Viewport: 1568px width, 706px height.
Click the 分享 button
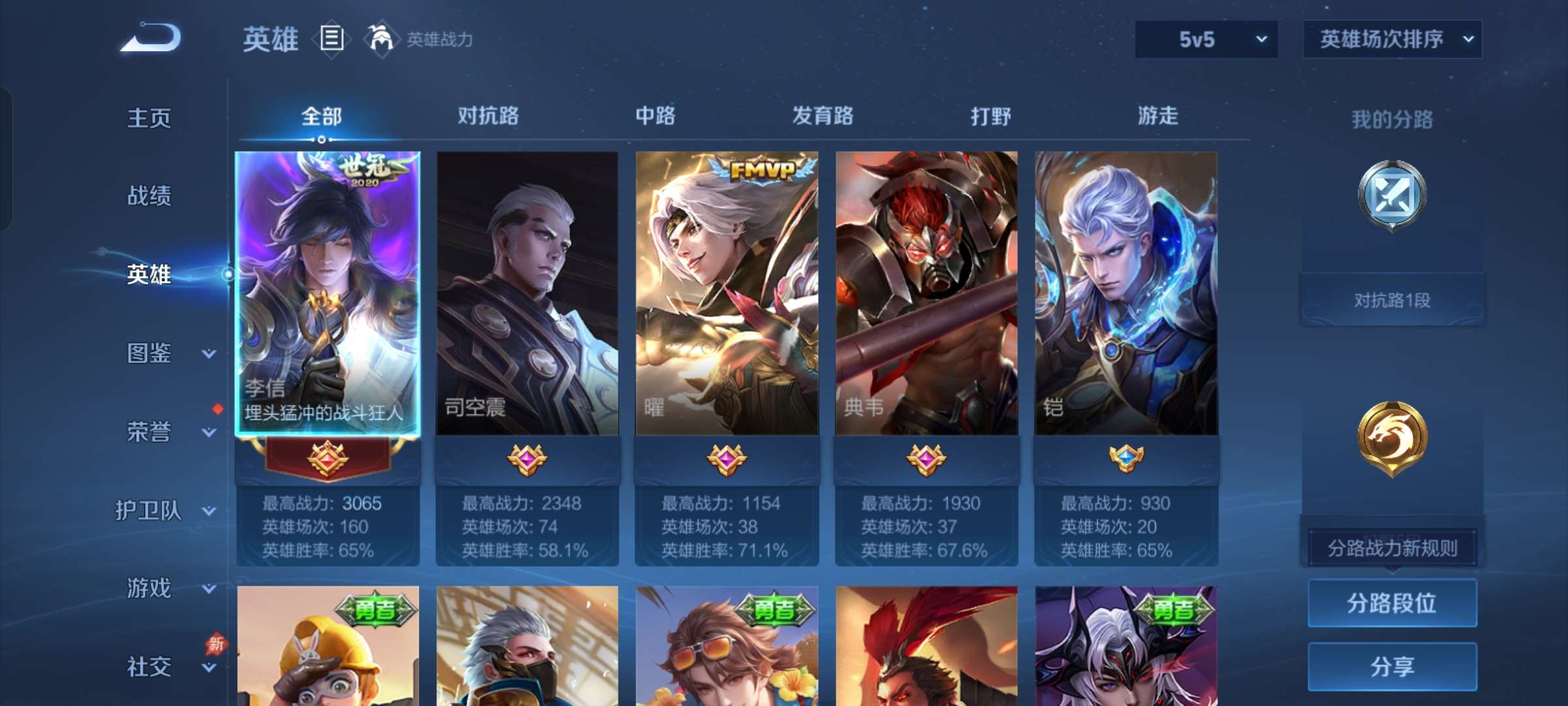(x=1392, y=667)
